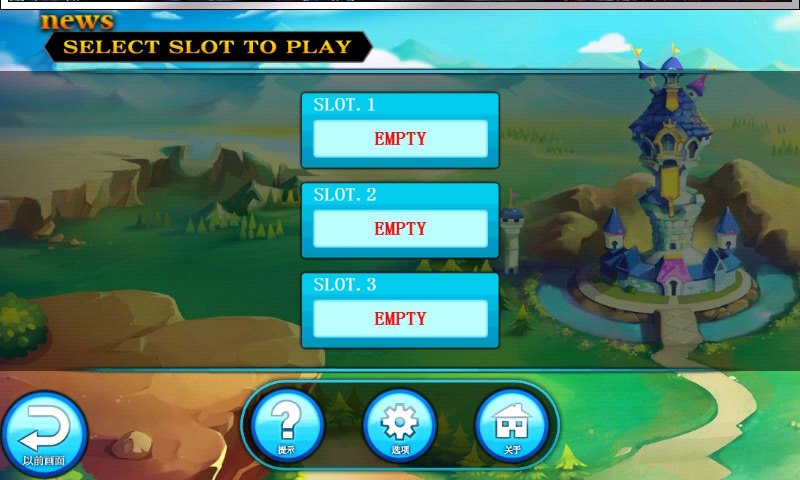Select save Slot 1
Viewport: 800px width, 480px height.
(400, 138)
